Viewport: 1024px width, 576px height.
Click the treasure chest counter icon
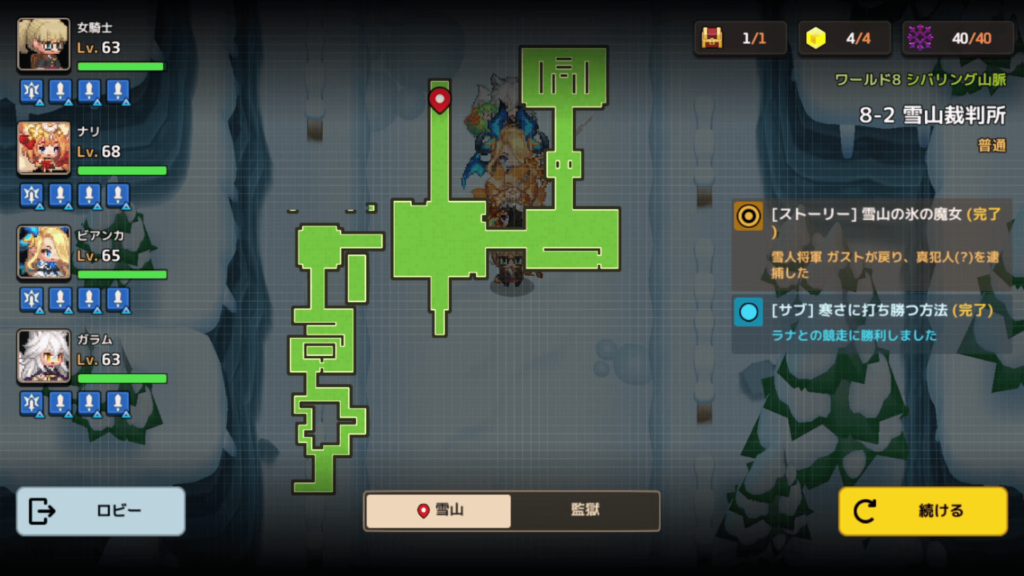712,38
